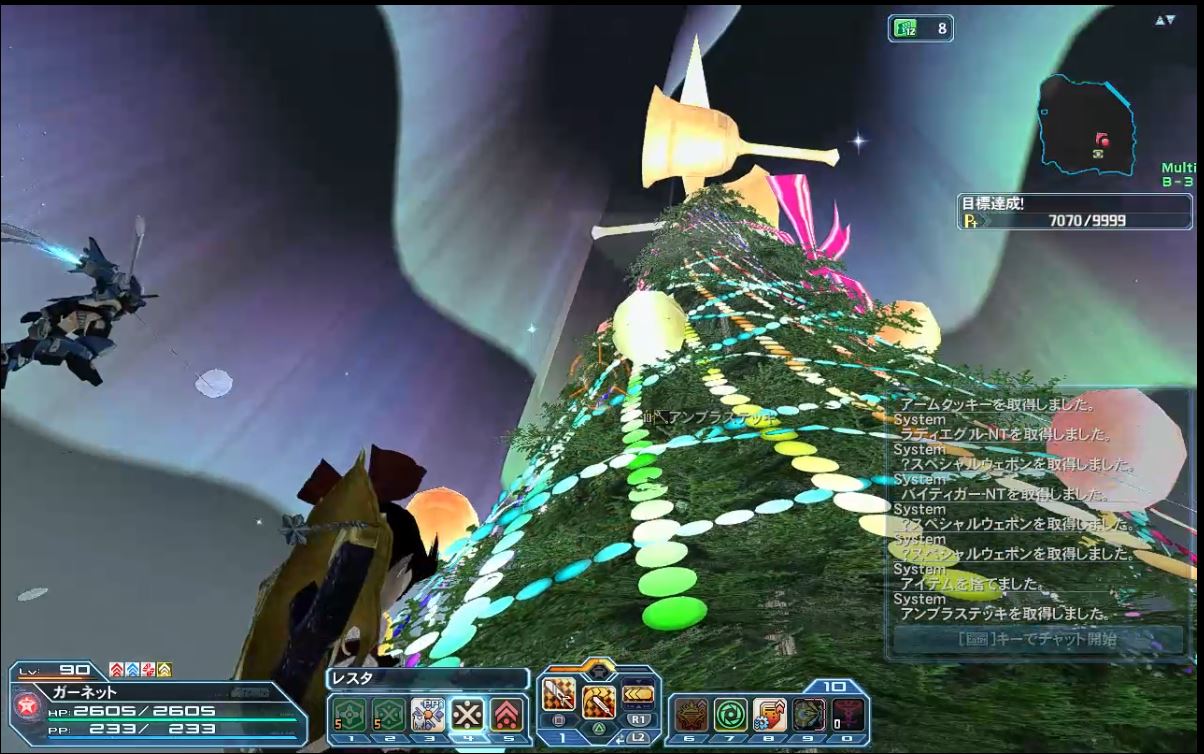The width and height of the screenshot is (1204, 754).
Task: Click the green ticket counter icon
Action: coord(904,29)
